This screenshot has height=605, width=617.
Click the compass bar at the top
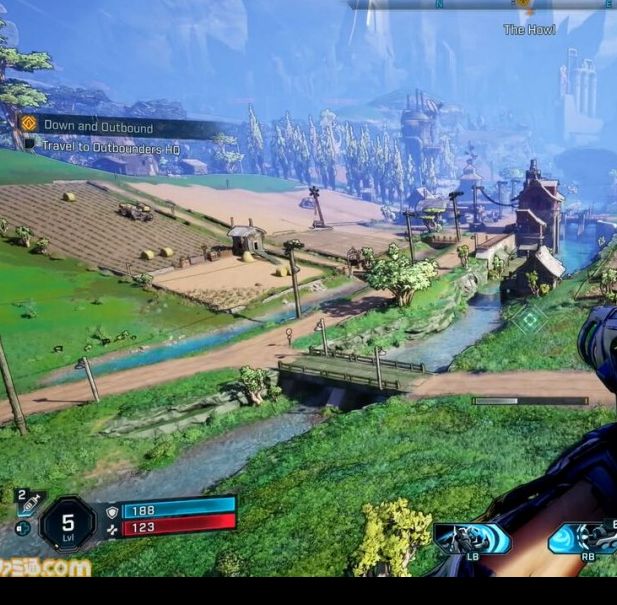pos(480,5)
